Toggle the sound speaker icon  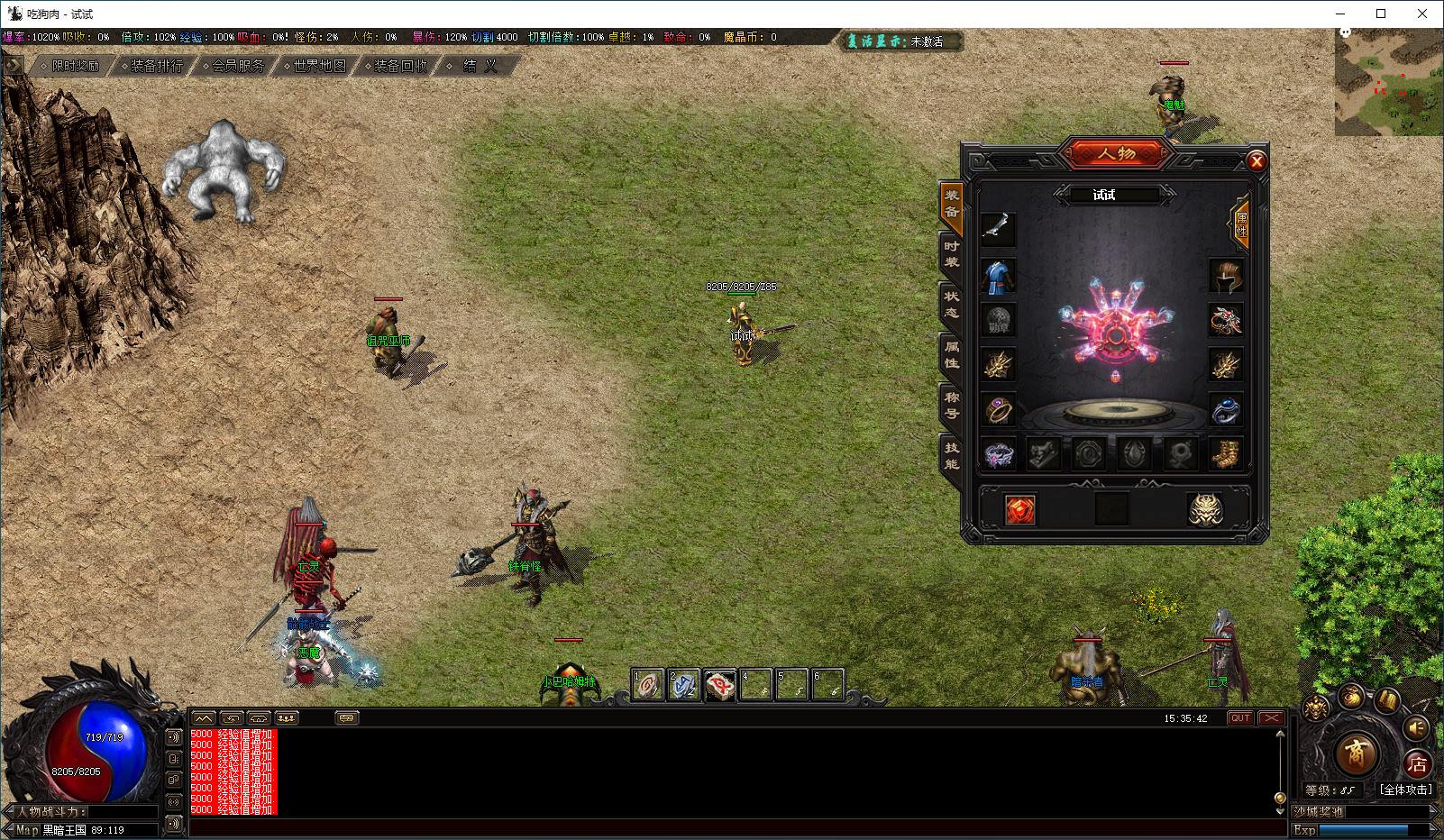pos(1416,727)
